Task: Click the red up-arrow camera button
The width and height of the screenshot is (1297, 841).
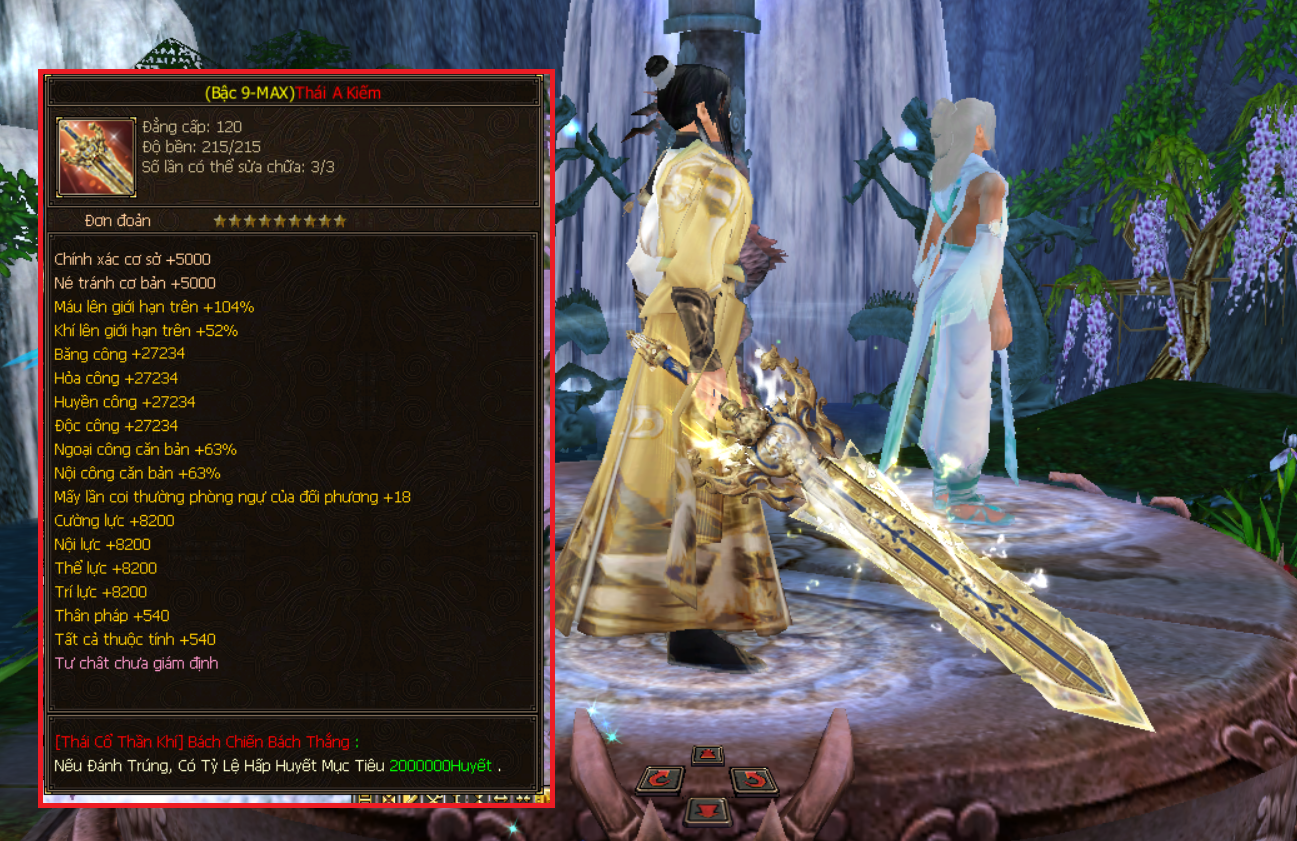Action: click(707, 754)
